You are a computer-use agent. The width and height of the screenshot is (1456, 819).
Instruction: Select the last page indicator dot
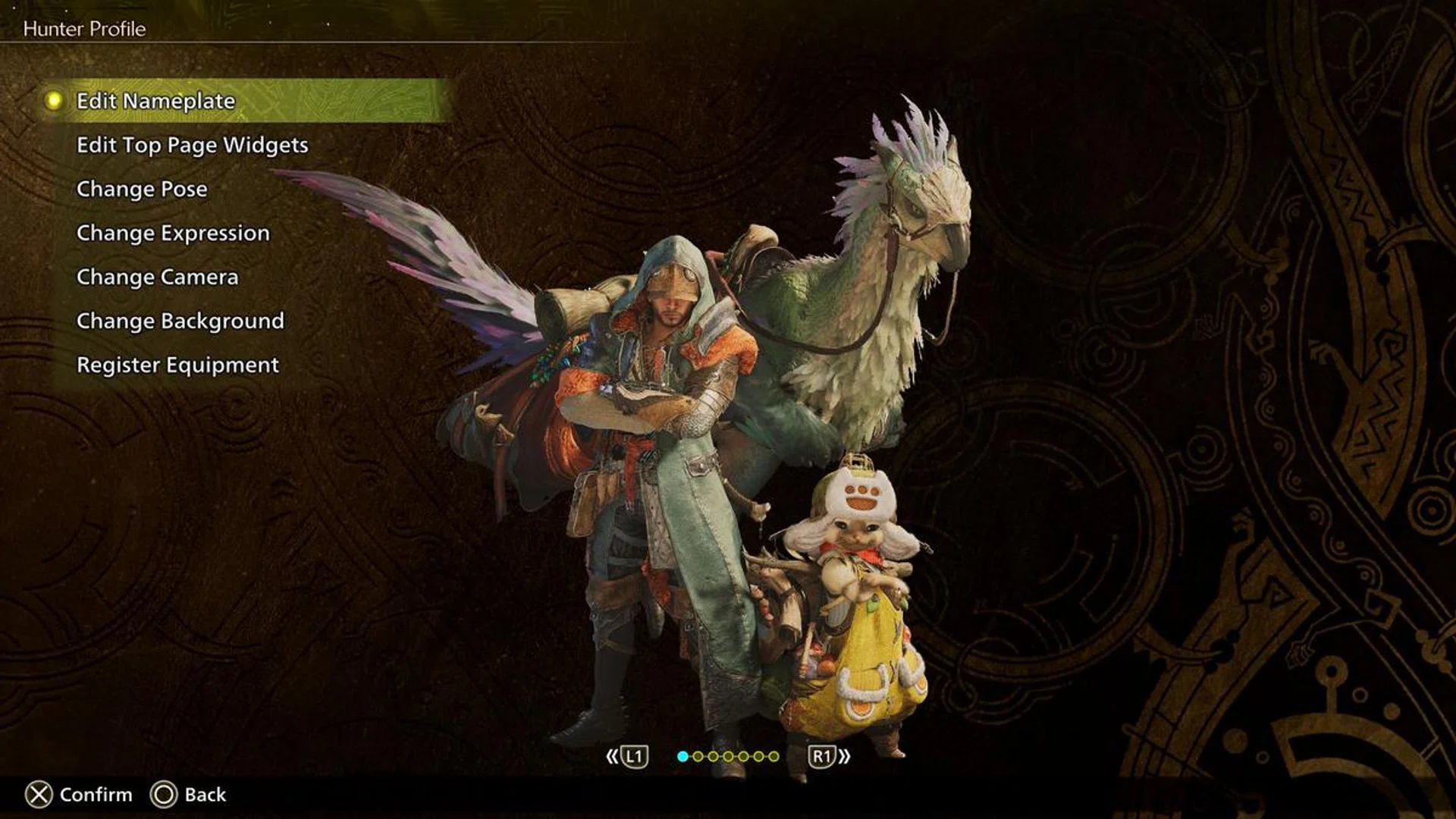click(774, 757)
